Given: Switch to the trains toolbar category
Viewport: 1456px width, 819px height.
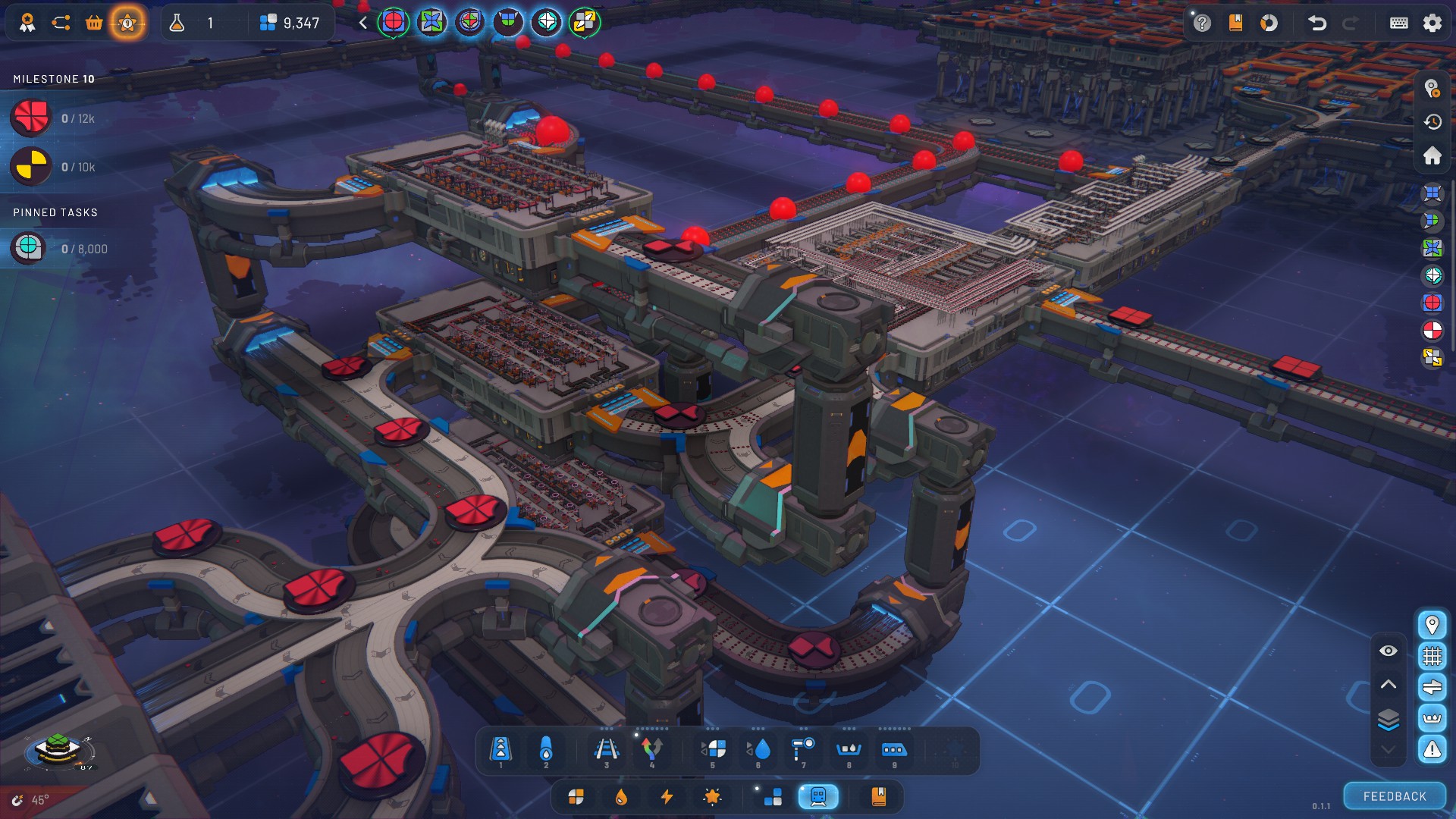Looking at the screenshot, I should 817,796.
